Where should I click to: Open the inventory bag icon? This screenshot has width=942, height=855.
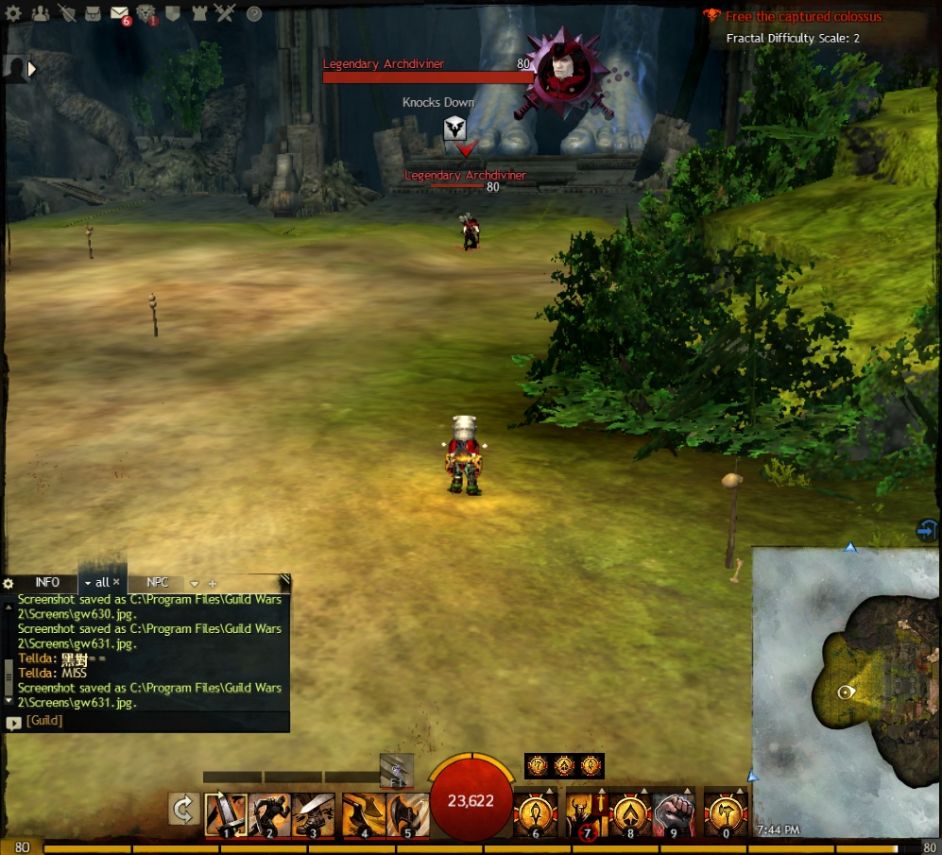point(93,14)
